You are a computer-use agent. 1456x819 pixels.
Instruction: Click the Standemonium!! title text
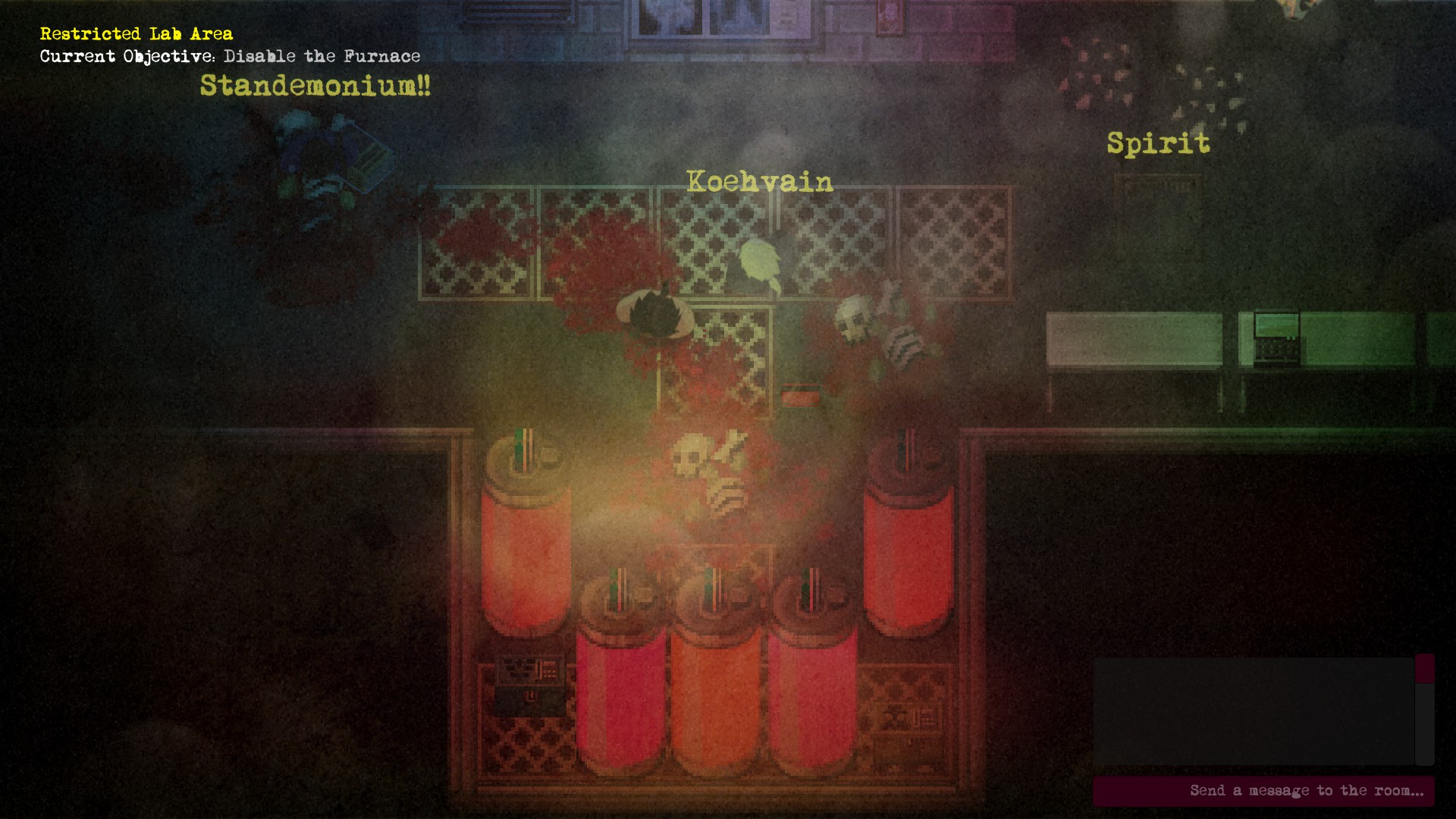[315, 86]
